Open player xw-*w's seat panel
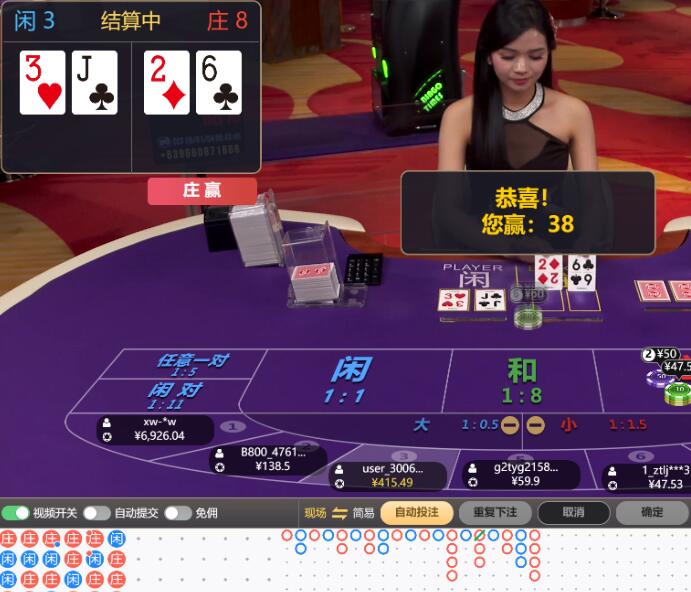The height and width of the screenshot is (592, 691). [x=157, y=429]
